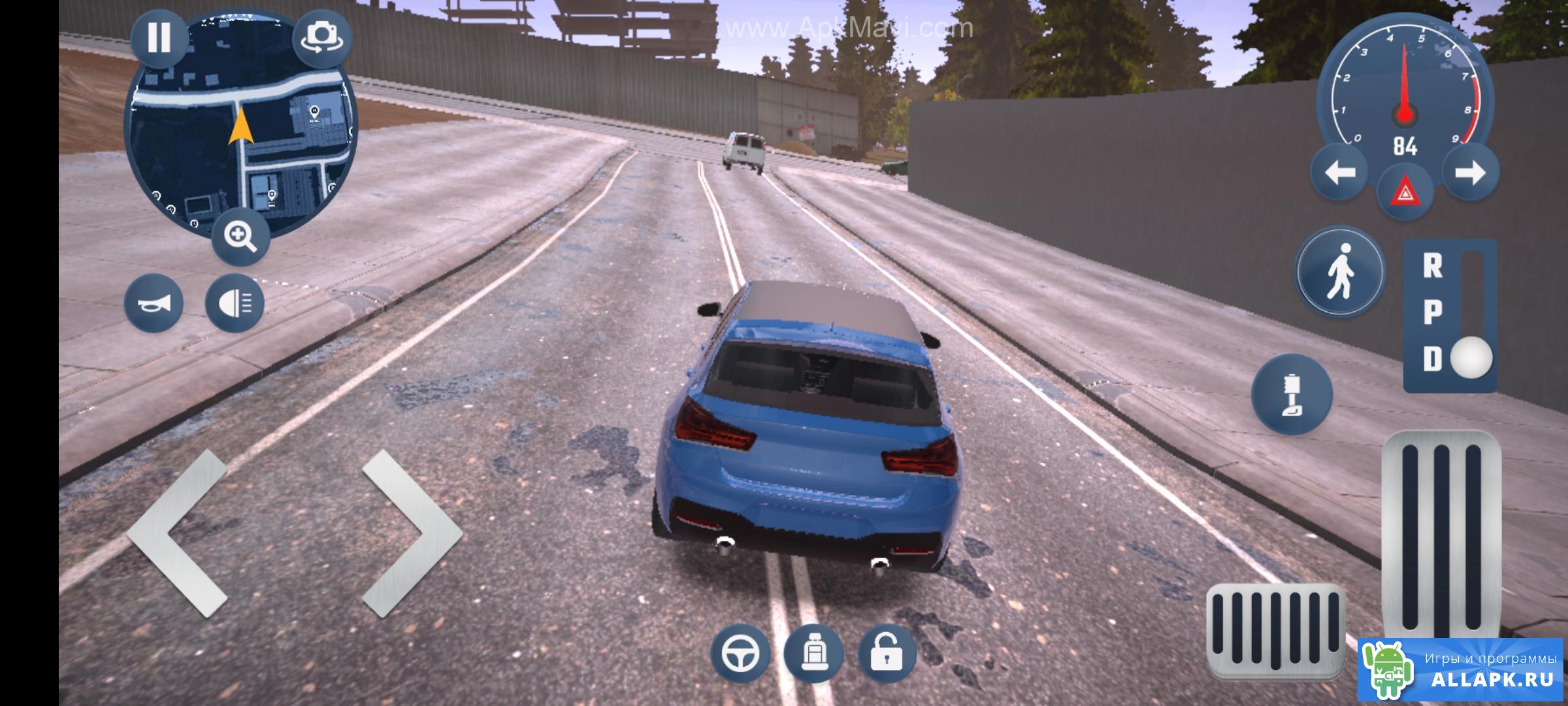Shift gear to R reverse

point(1433,267)
